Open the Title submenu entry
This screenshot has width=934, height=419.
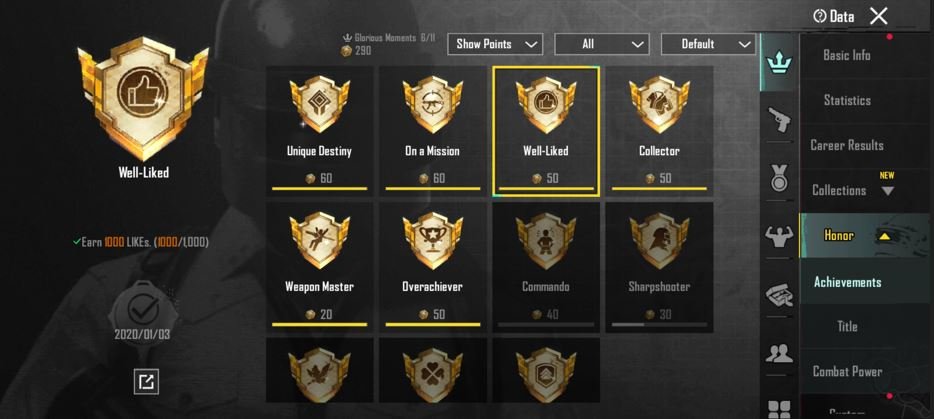pos(846,326)
